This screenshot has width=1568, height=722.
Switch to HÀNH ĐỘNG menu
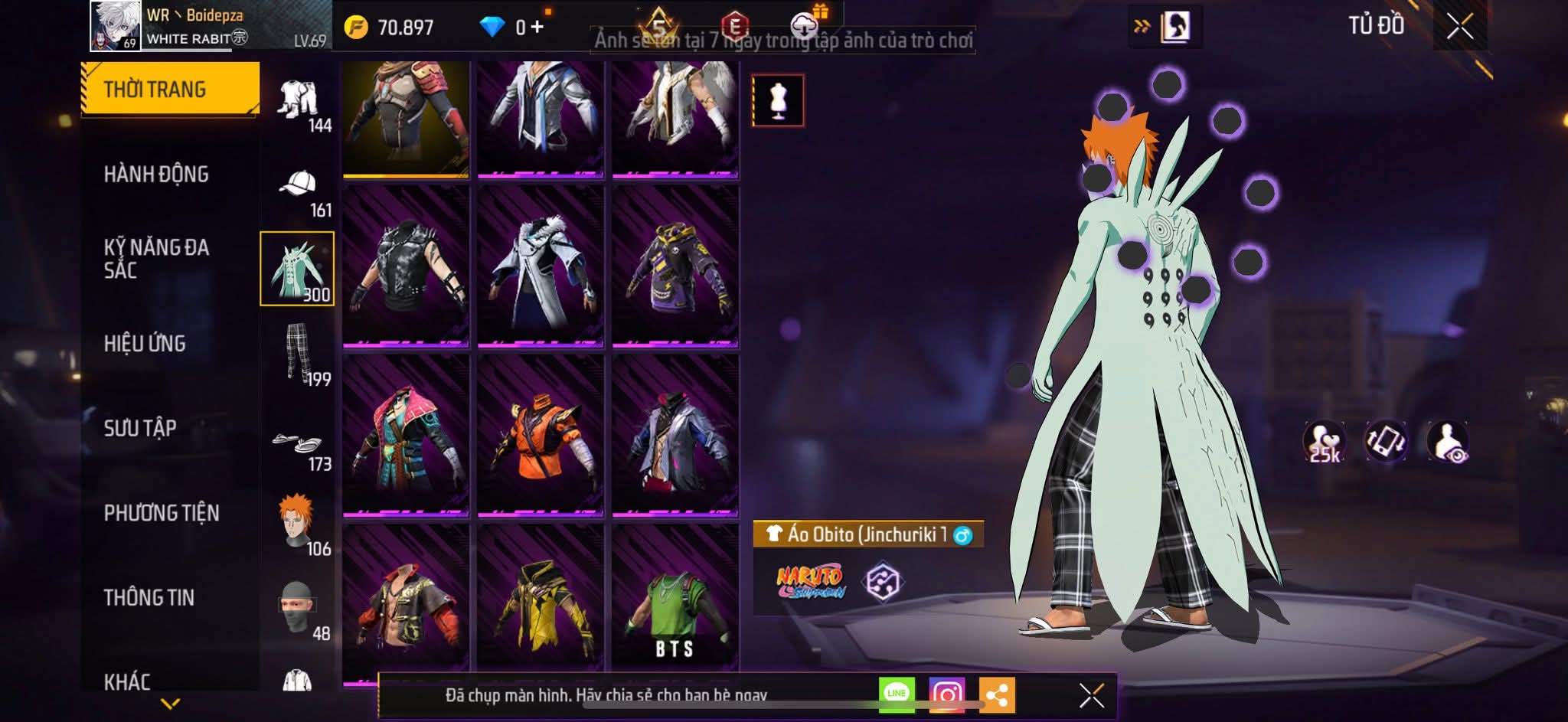[156, 175]
